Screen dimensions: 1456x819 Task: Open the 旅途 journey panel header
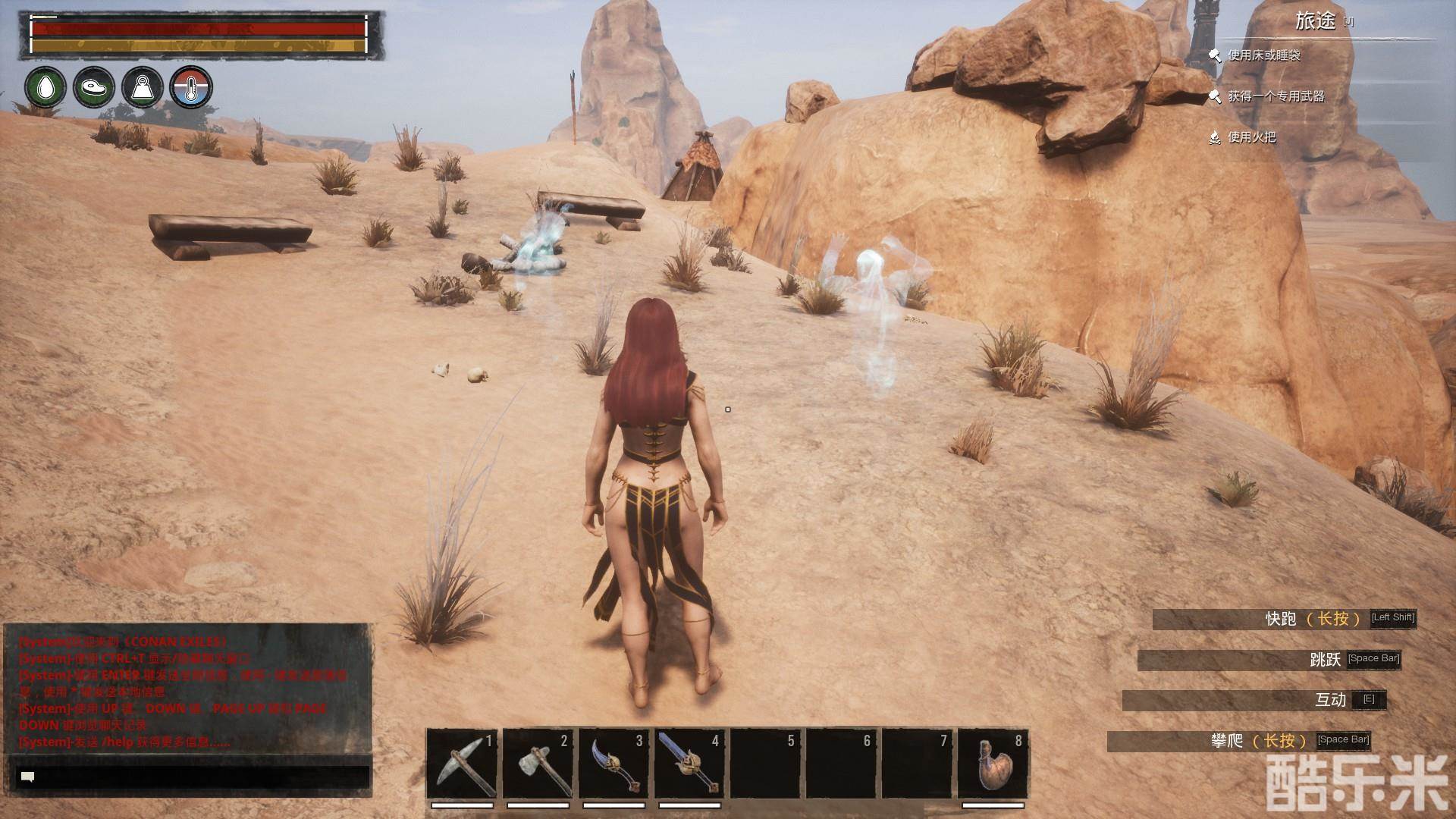(x=1316, y=21)
